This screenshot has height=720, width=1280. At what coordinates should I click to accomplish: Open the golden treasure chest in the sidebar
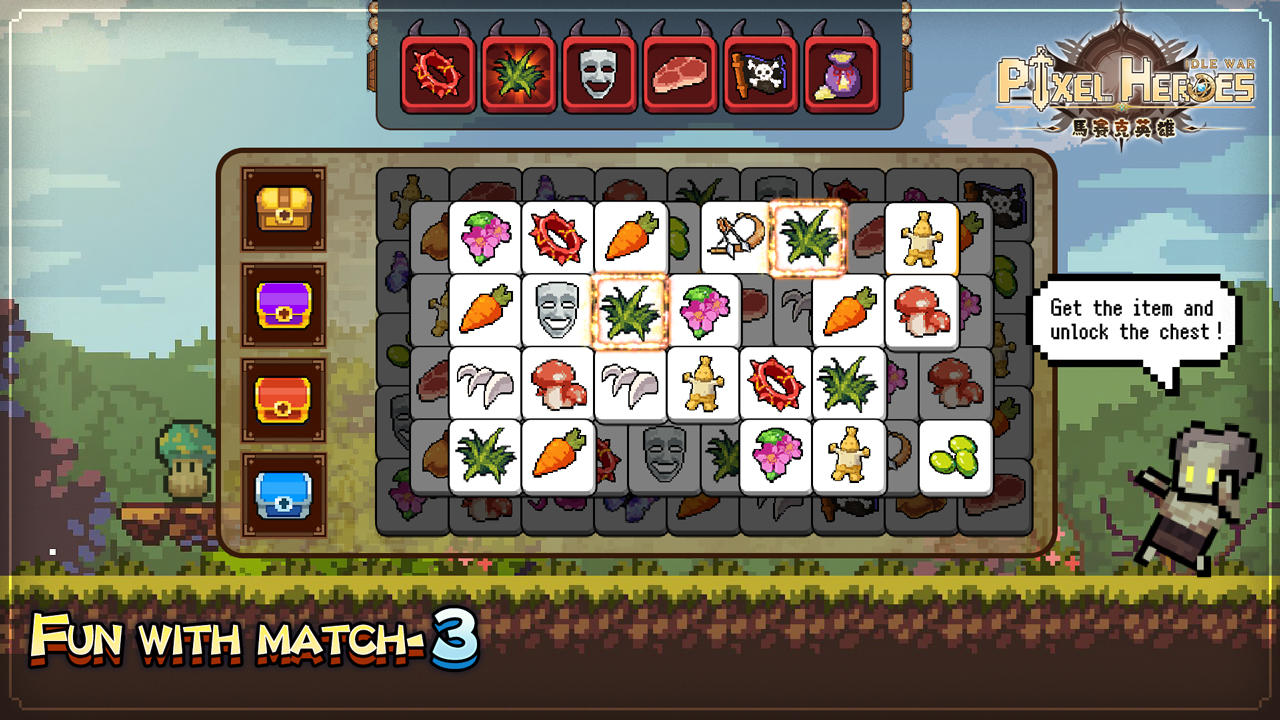click(x=283, y=208)
